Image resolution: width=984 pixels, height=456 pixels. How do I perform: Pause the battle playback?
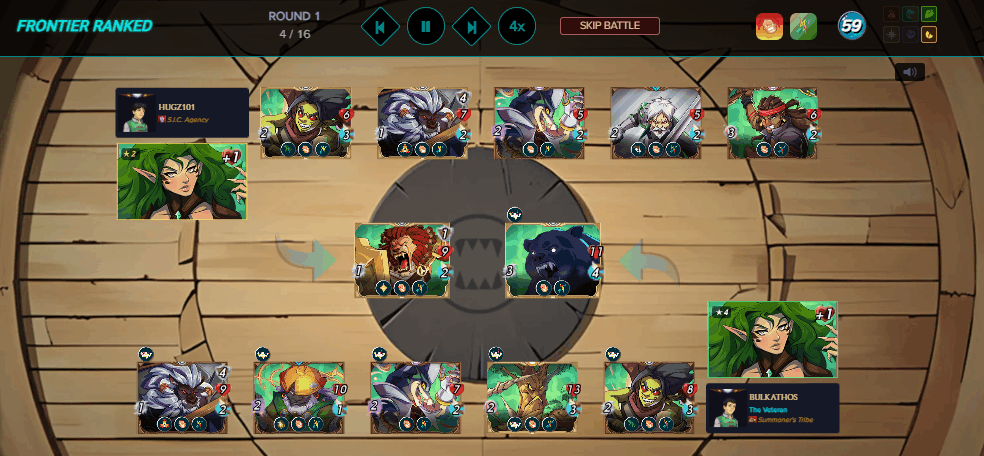pyautogui.click(x=426, y=26)
